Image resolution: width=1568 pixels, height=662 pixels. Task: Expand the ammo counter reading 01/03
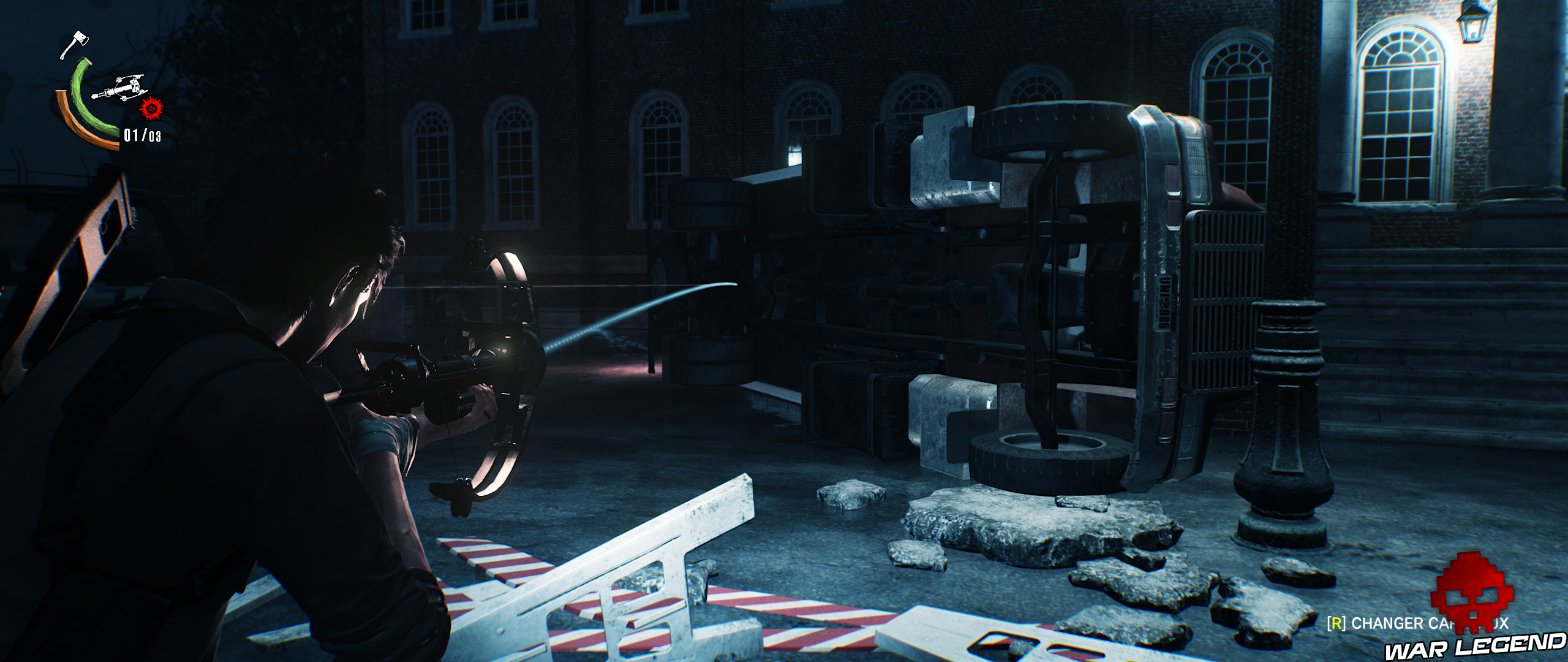(x=142, y=135)
